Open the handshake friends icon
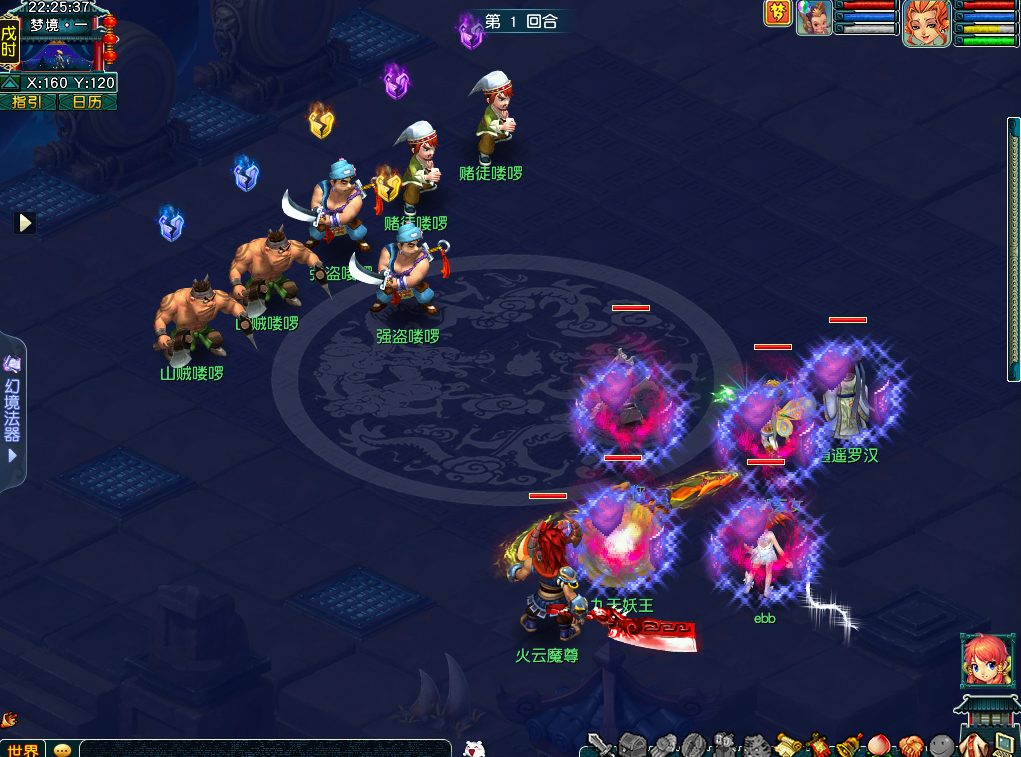Viewport: 1021px width, 757px height. click(x=911, y=745)
